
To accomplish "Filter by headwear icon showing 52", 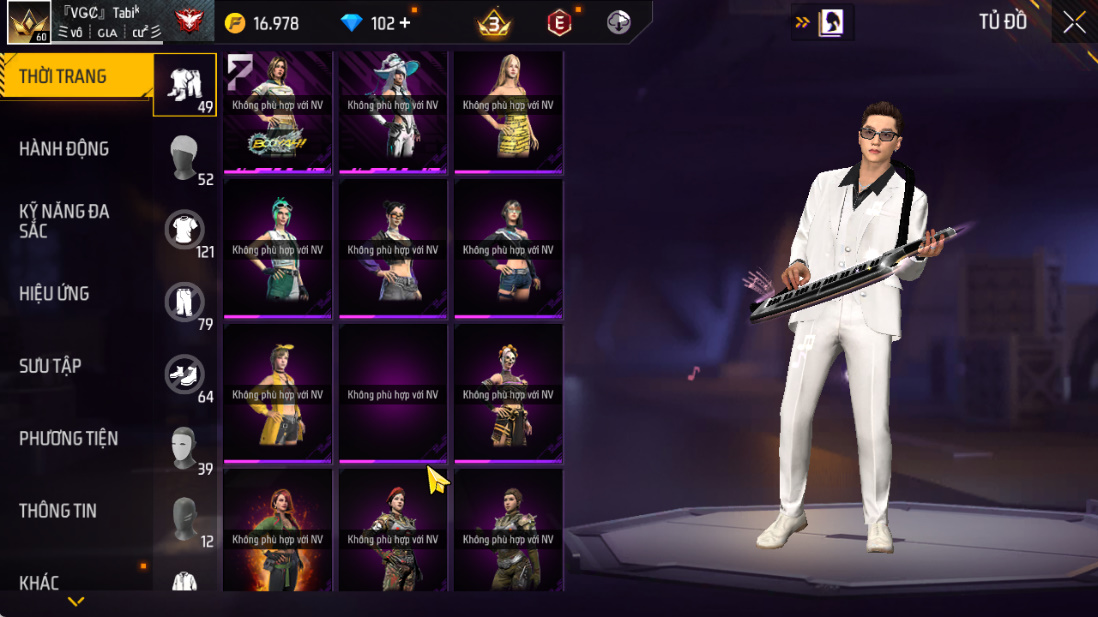I will pos(185,157).
